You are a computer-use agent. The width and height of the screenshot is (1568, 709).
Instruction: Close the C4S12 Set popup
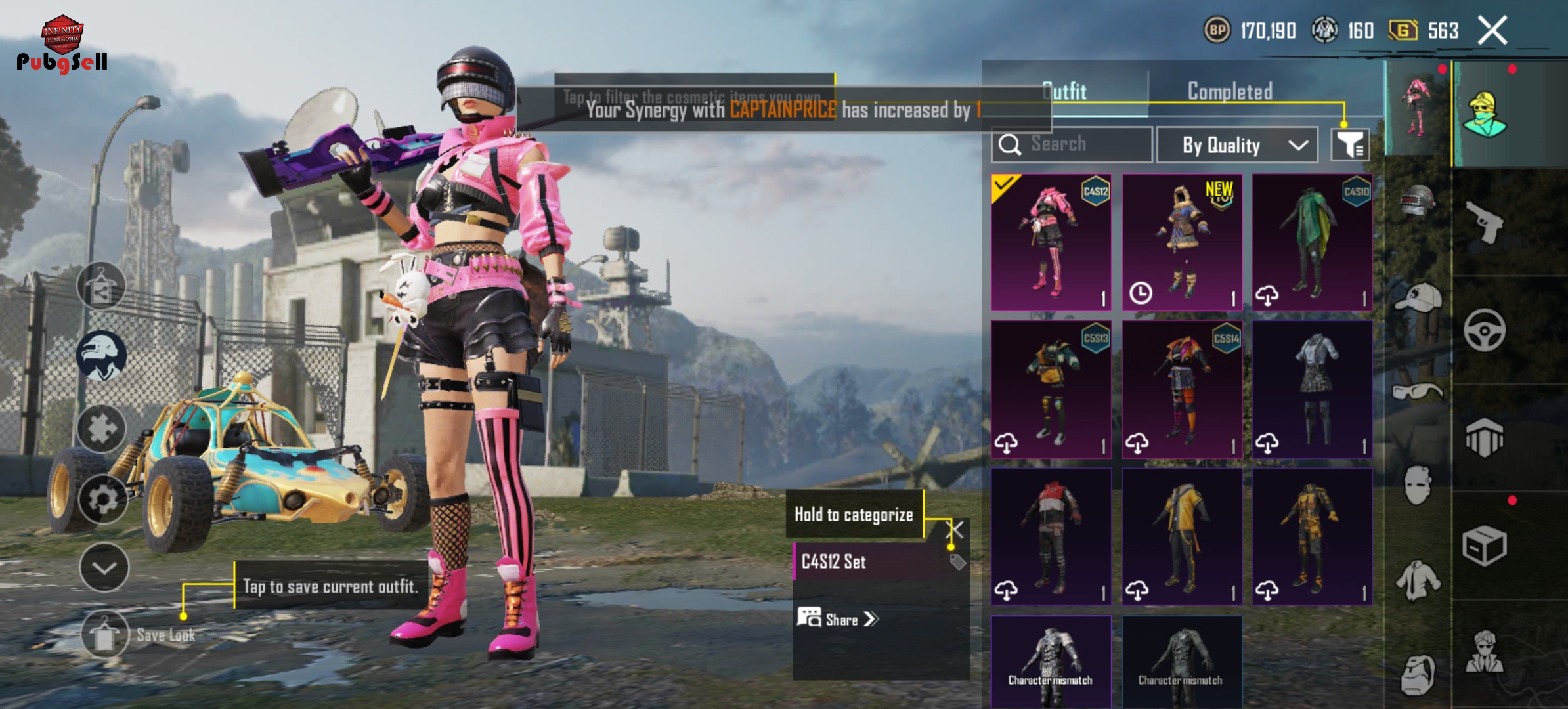955,530
